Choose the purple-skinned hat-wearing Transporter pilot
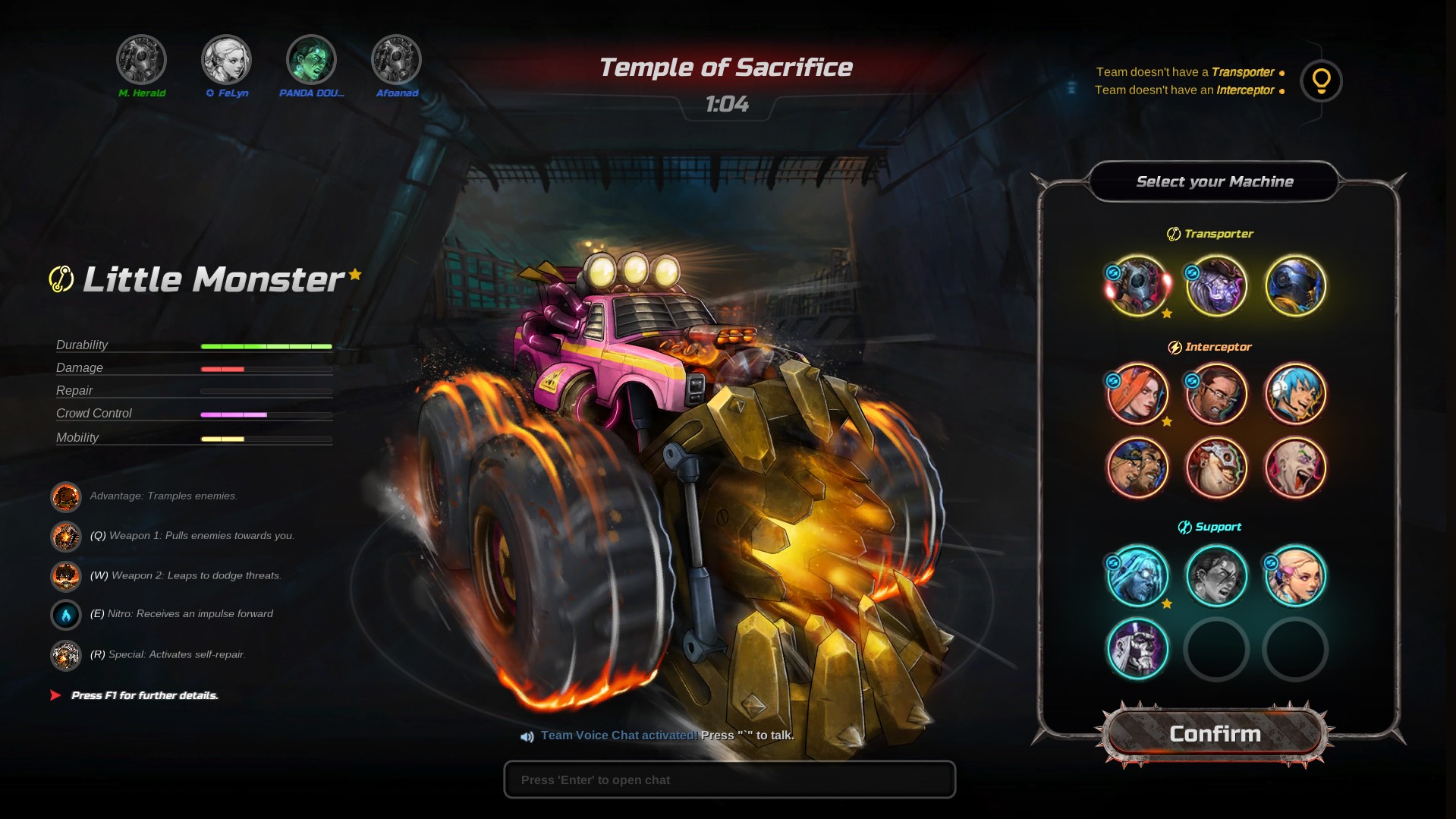The image size is (1456, 819). [1216, 286]
